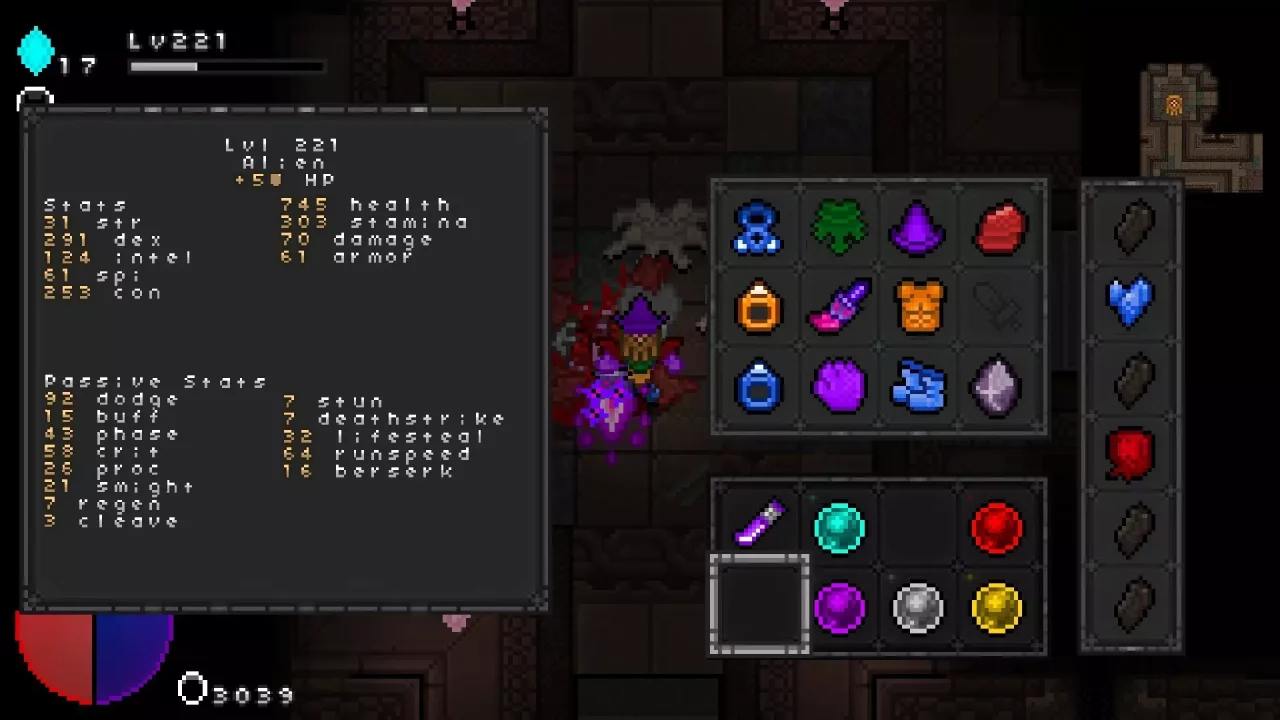Select the purple wizard hat
Viewport: 1280px width, 720px height.
(918, 227)
